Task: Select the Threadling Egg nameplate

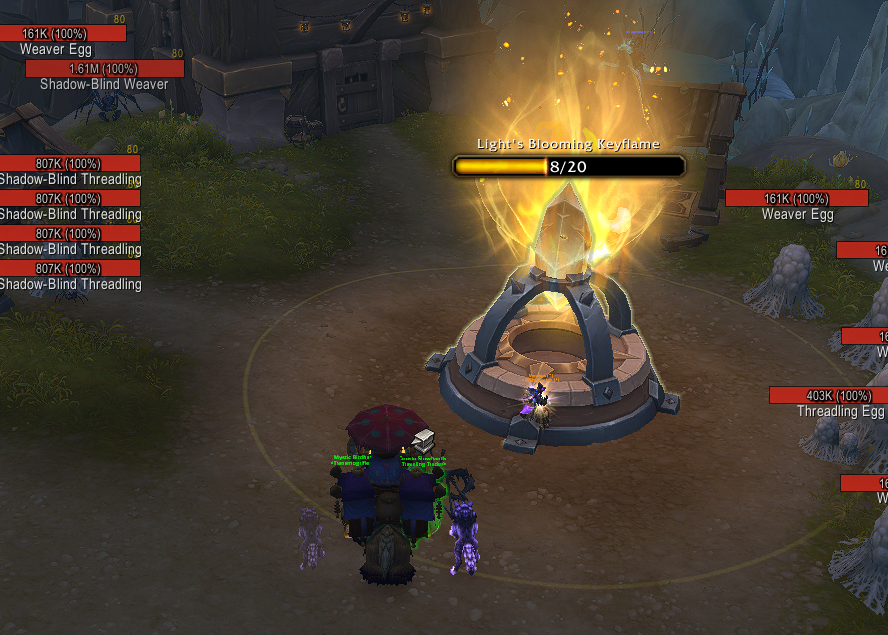Action: [828, 396]
